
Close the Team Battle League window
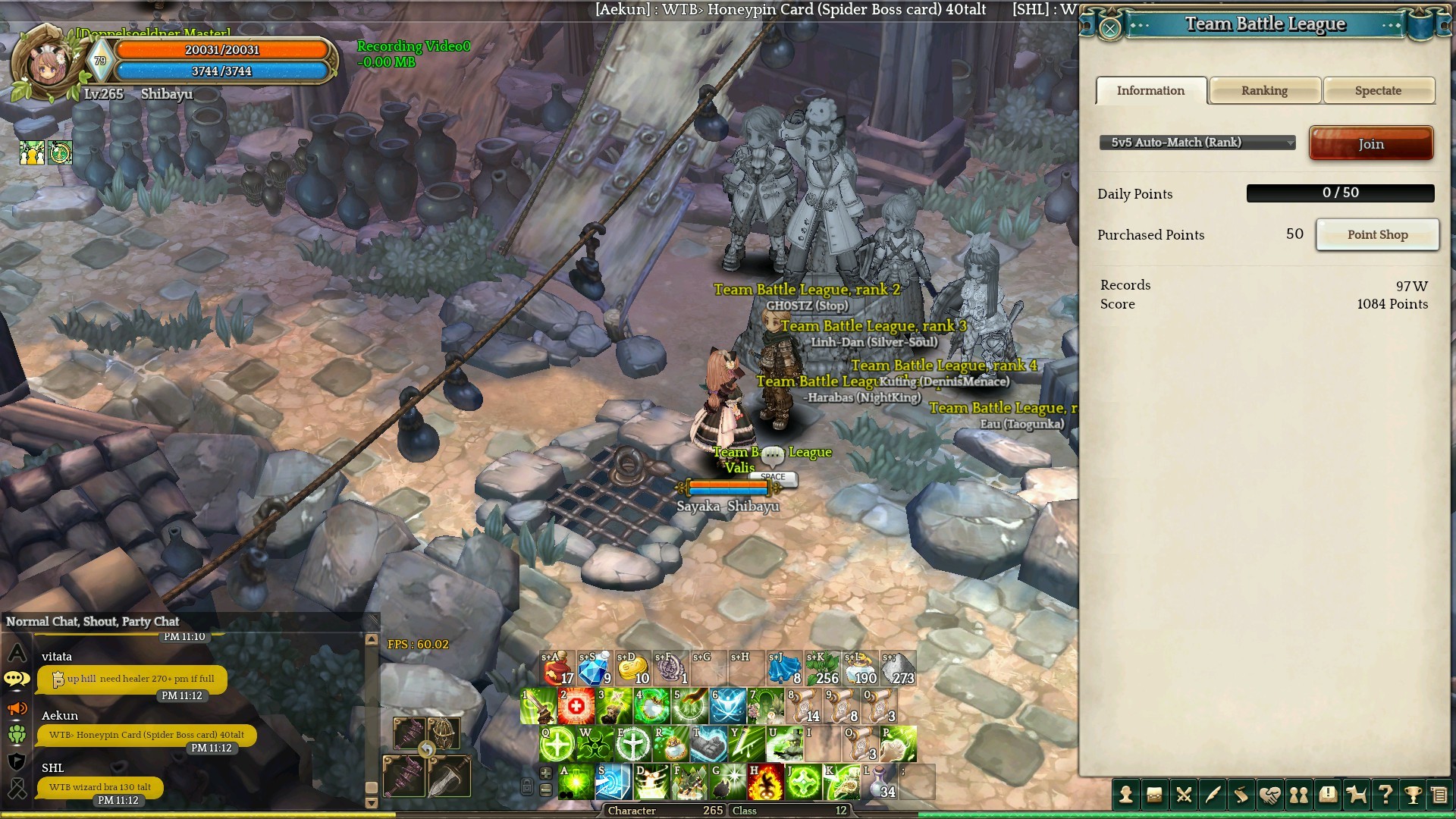(x=1109, y=29)
